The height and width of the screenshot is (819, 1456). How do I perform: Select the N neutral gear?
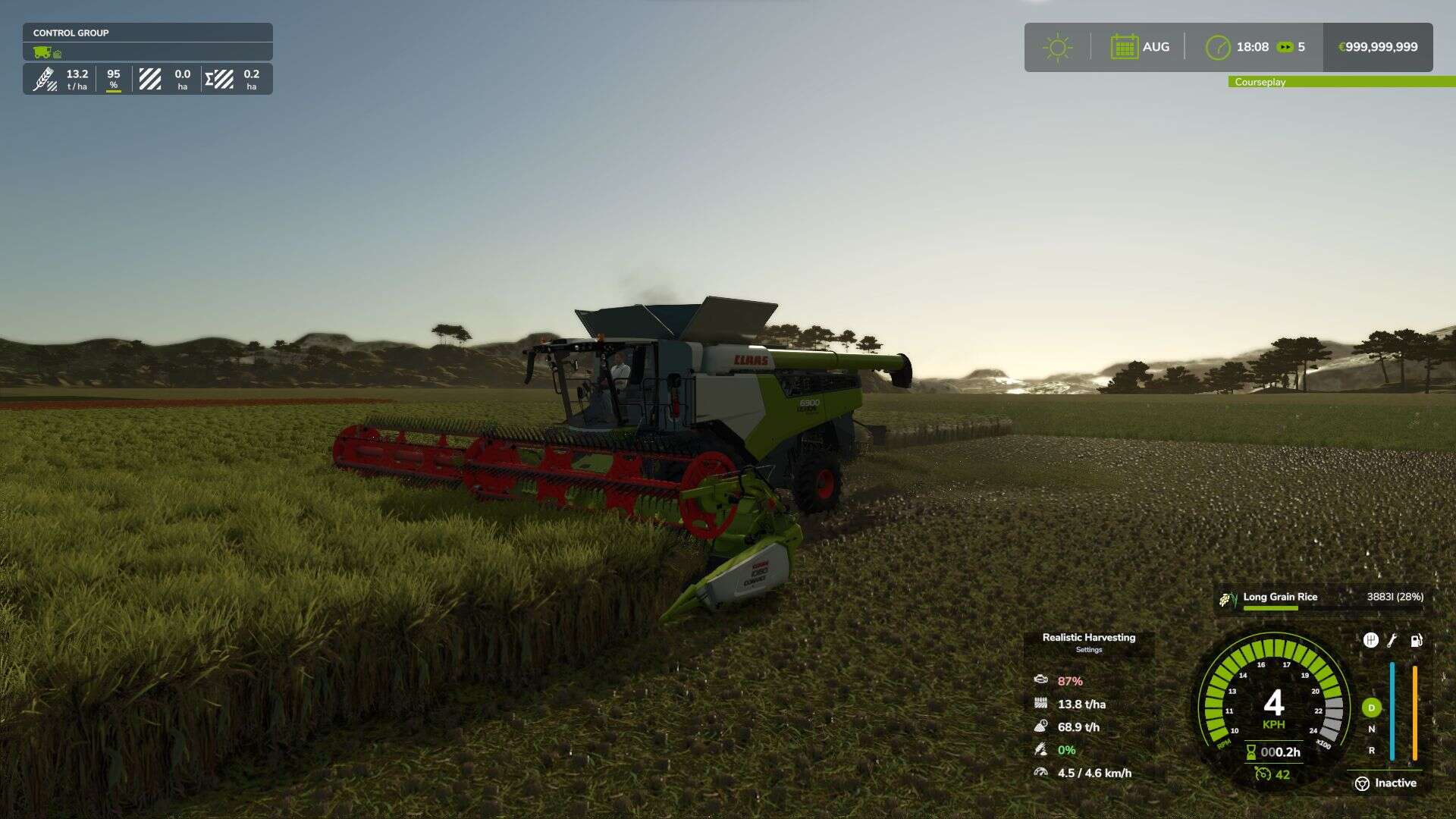click(x=1371, y=729)
